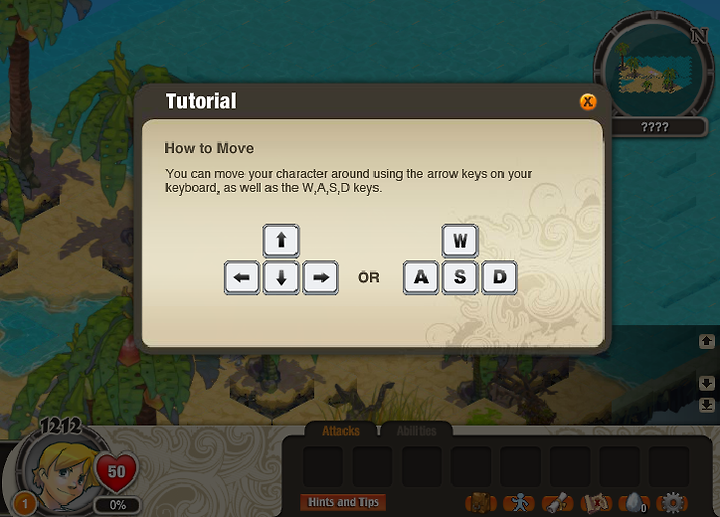Click the up arrow scroll button
Screen dimensions: 720x517
click(x=706, y=341)
